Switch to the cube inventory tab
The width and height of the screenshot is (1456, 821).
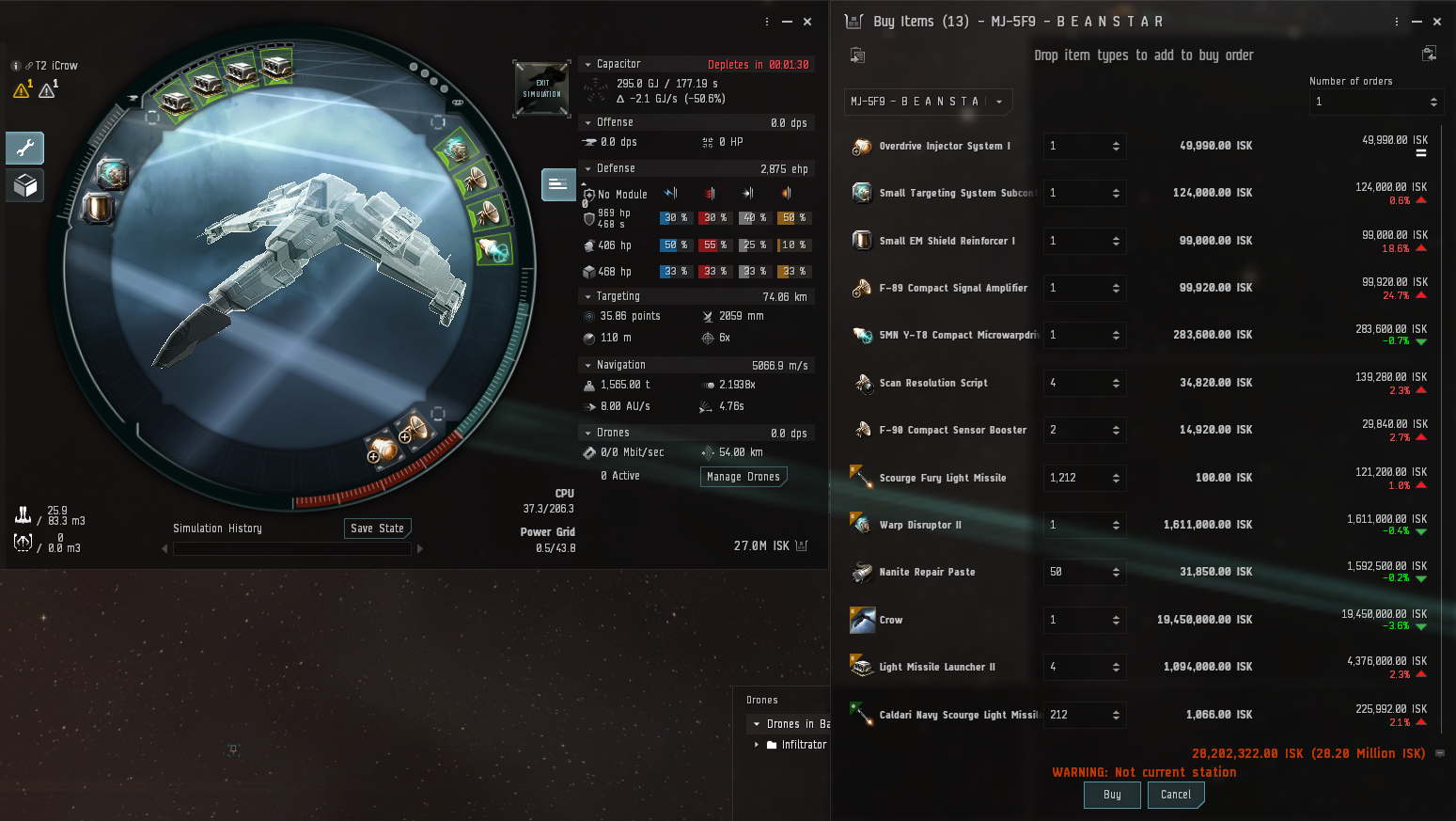(25, 185)
